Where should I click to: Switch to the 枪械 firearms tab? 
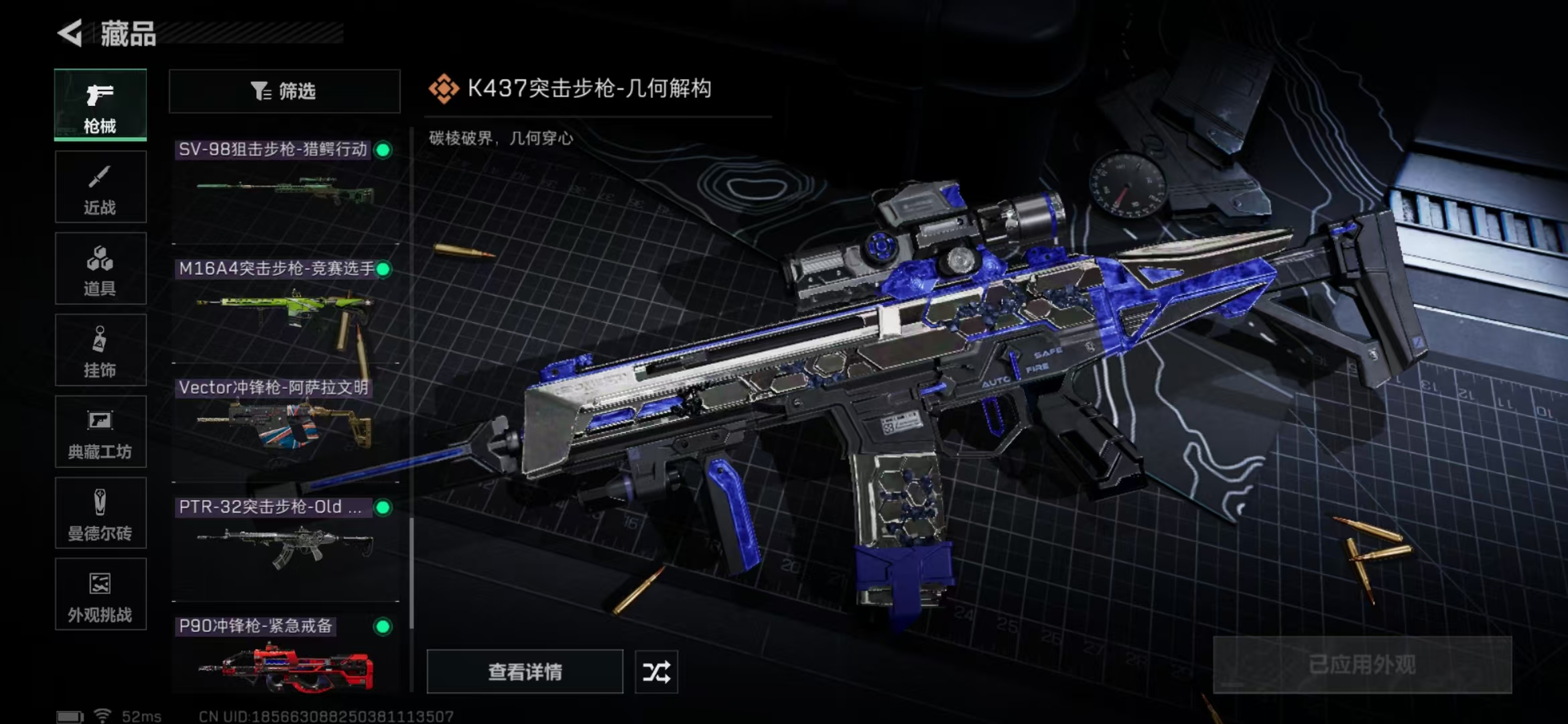pos(101,105)
